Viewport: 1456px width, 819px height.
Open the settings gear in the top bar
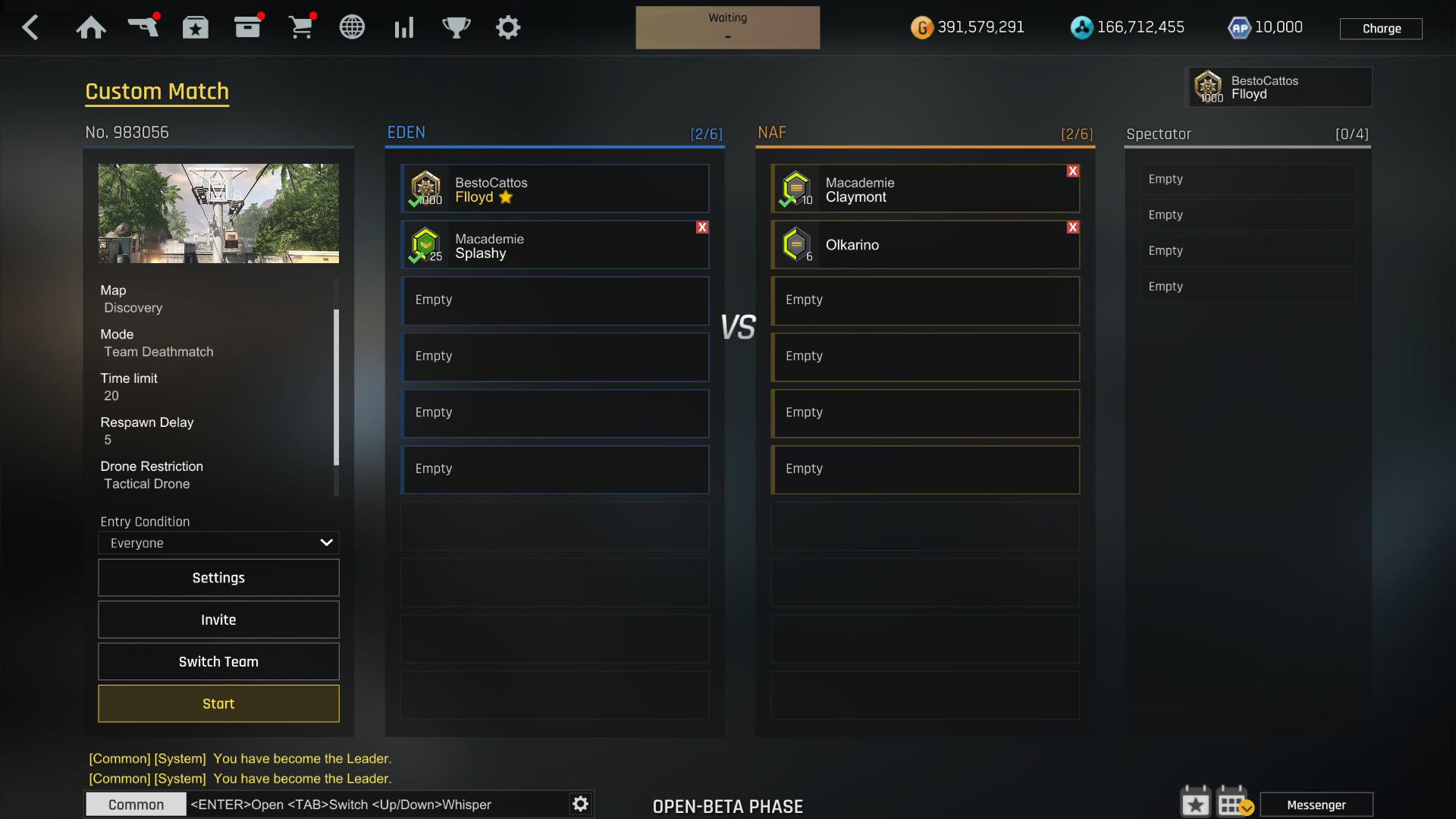[x=508, y=27]
